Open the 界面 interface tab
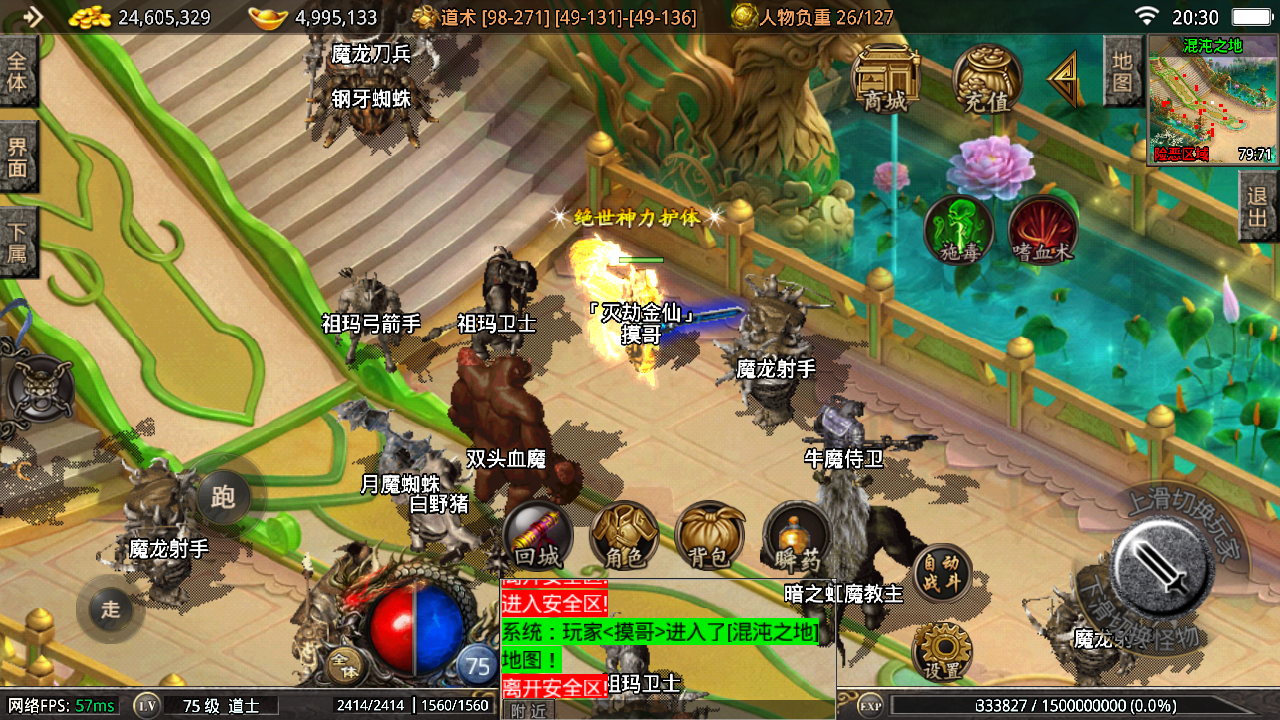 tap(18, 157)
